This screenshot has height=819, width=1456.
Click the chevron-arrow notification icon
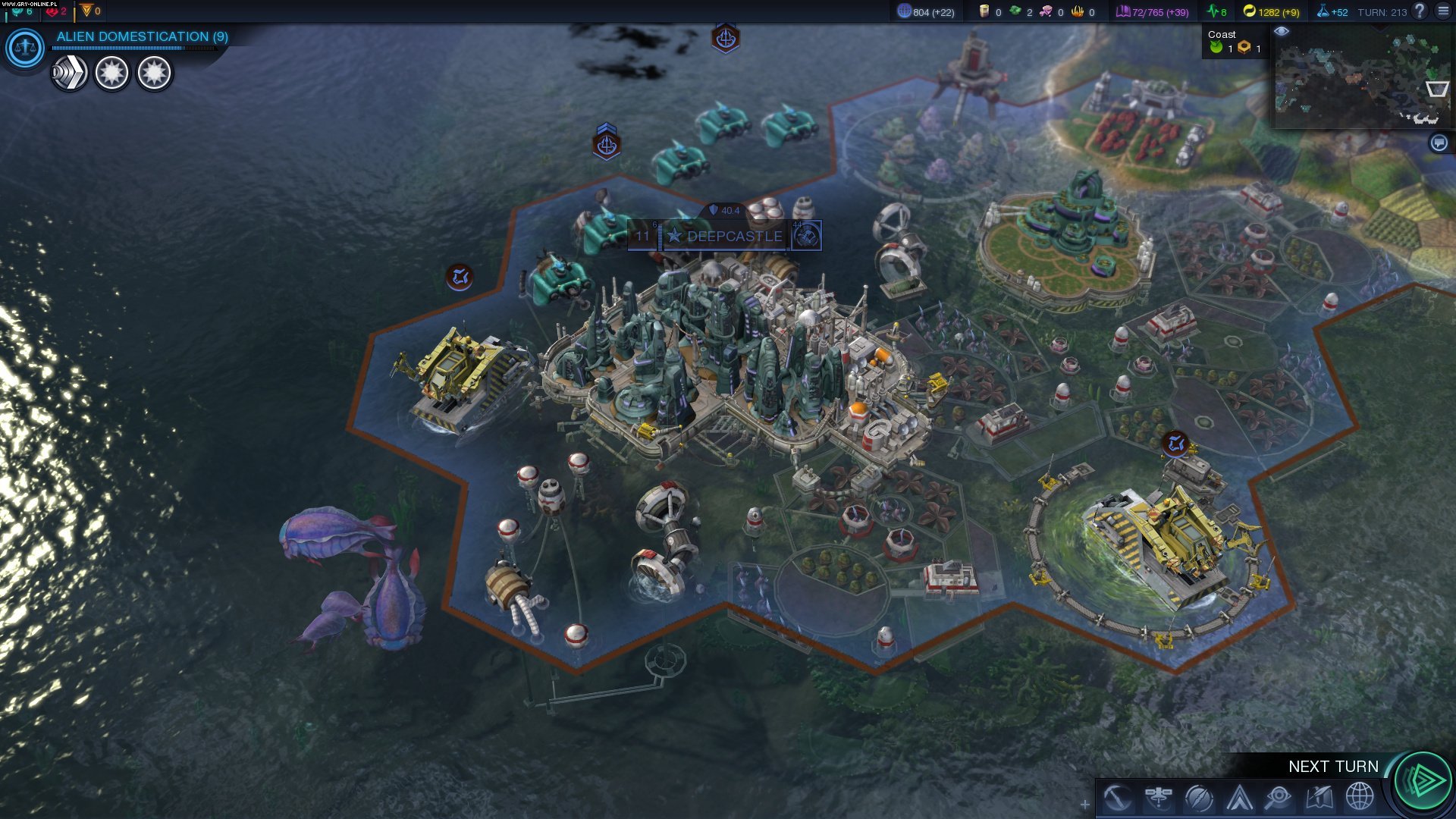[69, 74]
